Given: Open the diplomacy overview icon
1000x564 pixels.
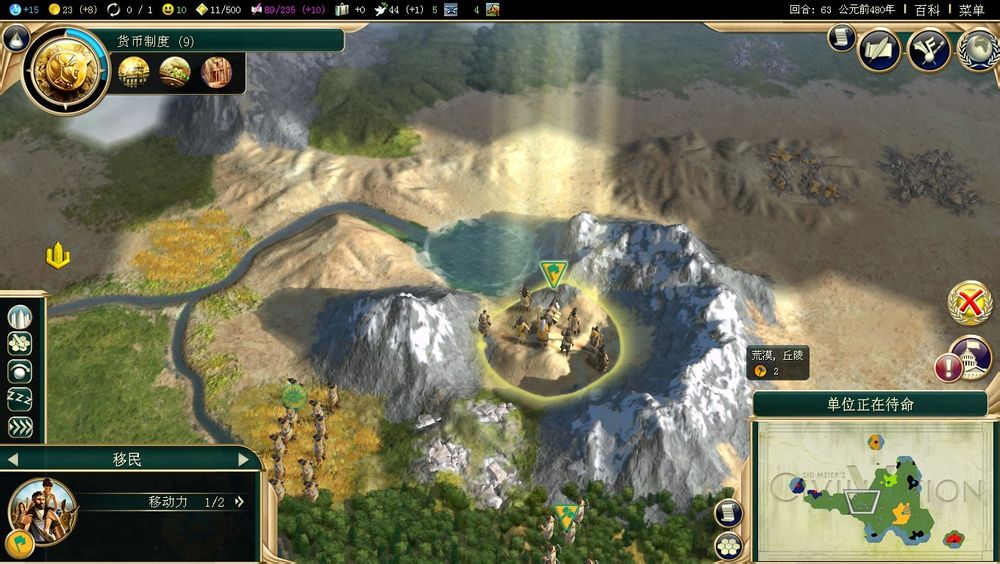Looking at the screenshot, I should point(928,50).
